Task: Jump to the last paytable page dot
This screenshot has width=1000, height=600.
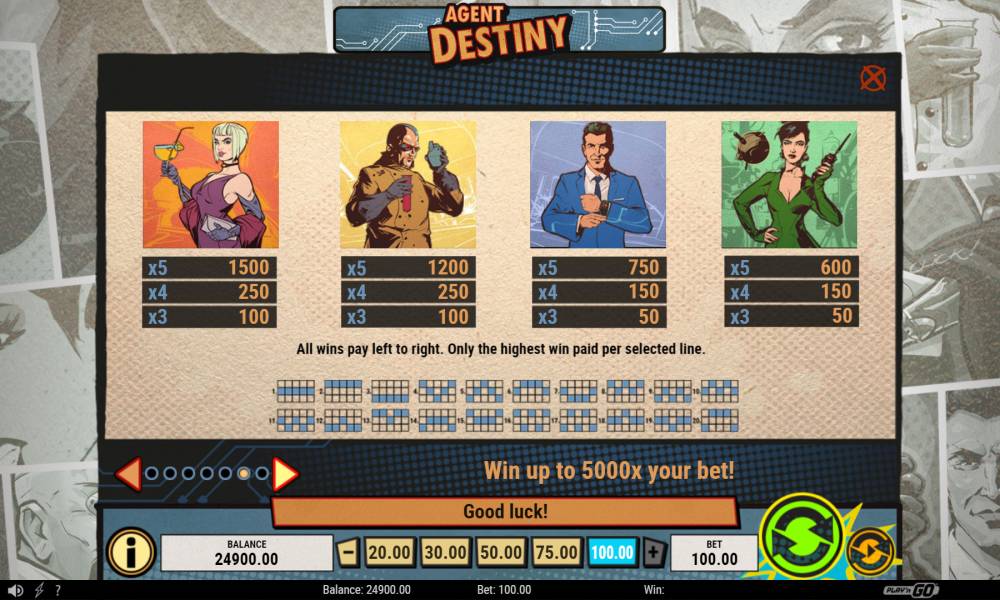Action: 262,474
